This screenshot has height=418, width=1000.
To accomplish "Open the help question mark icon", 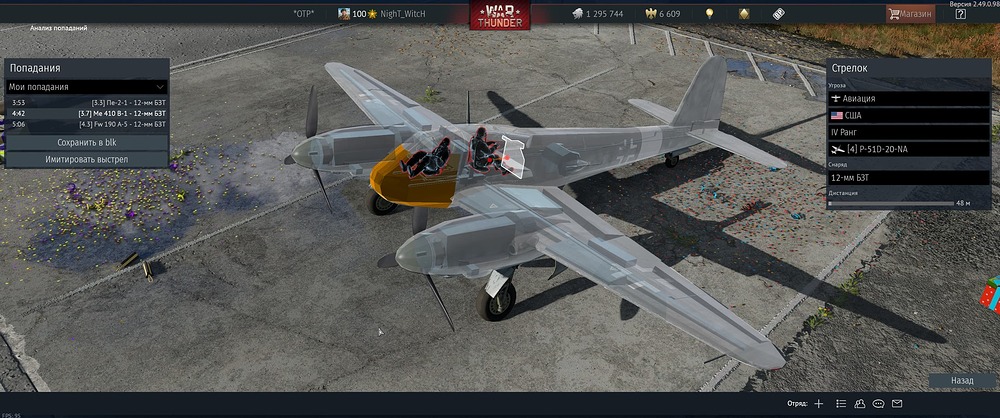I will (961, 13).
